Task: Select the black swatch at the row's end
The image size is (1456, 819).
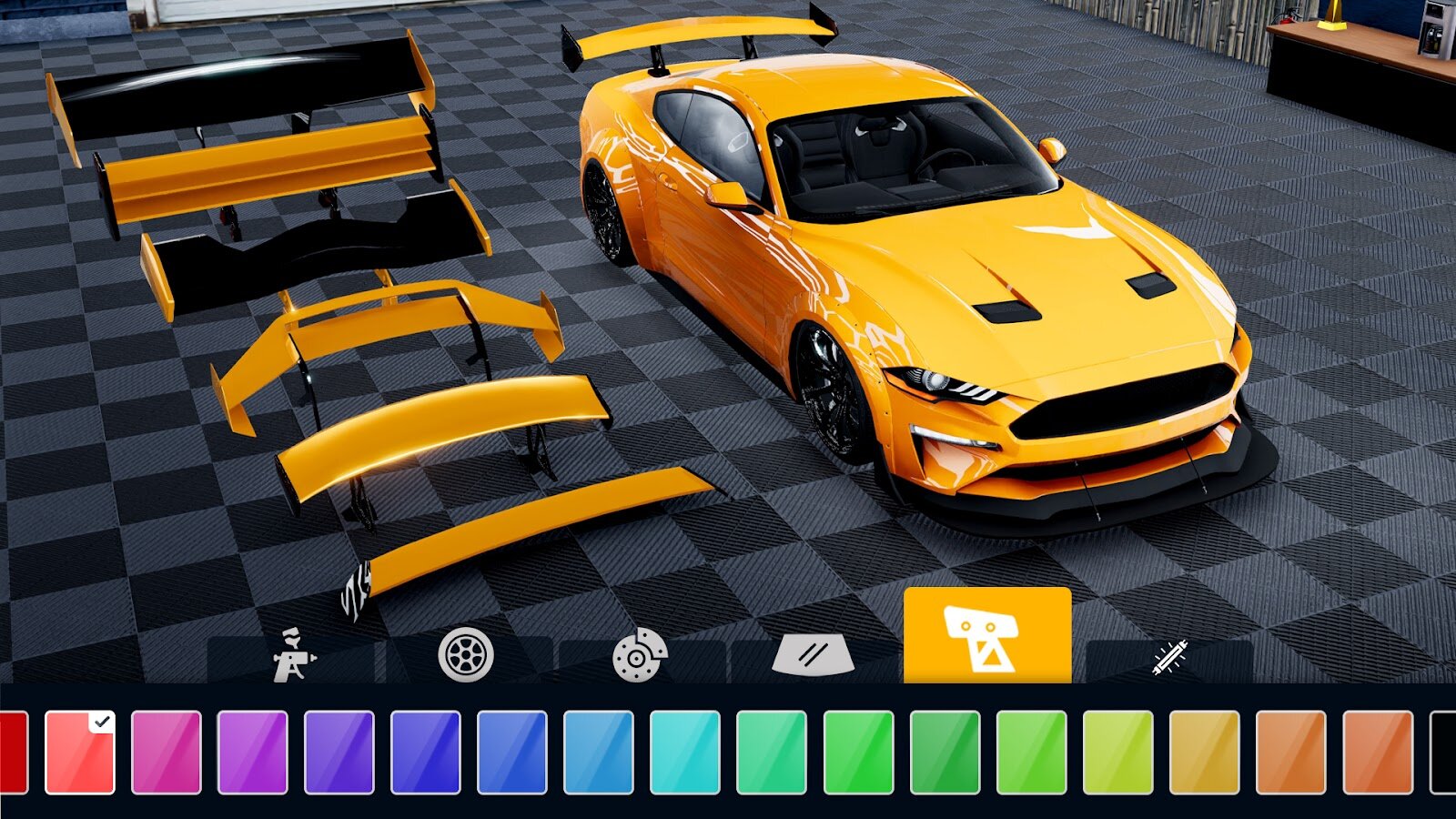Action: point(1443,753)
